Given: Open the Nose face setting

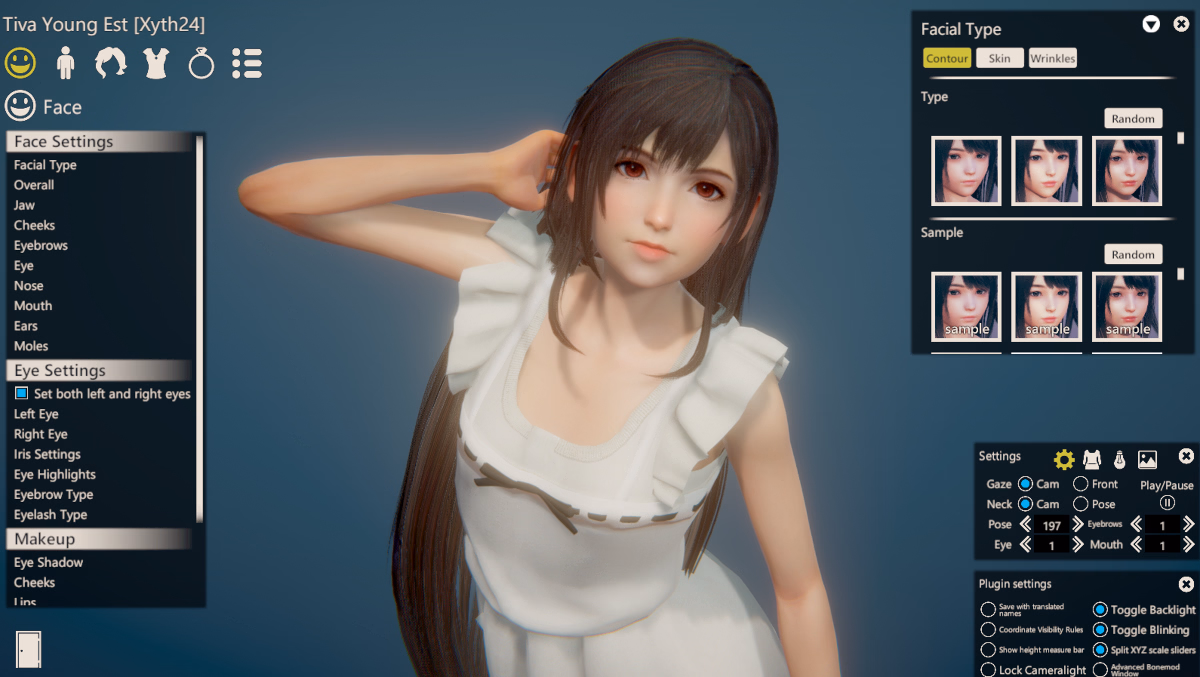Looking at the screenshot, I should point(29,286).
